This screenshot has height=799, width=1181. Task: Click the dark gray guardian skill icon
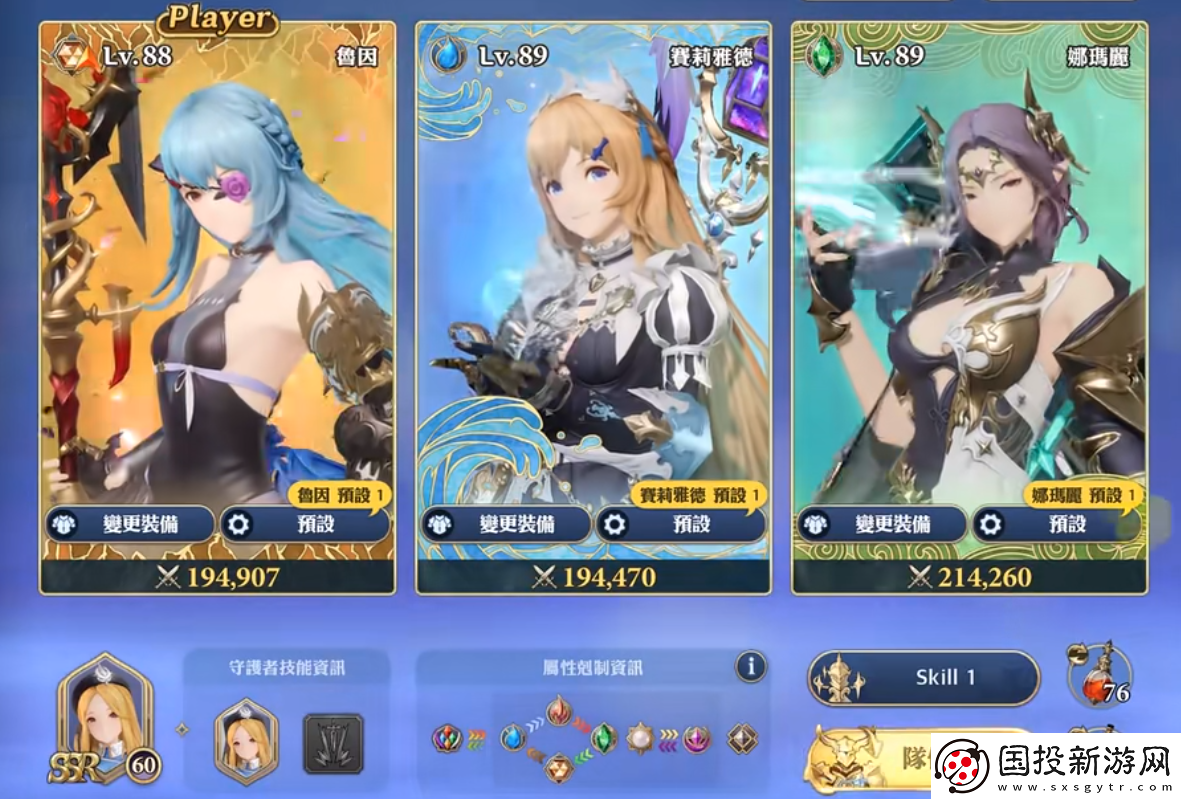(x=332, y=742)
